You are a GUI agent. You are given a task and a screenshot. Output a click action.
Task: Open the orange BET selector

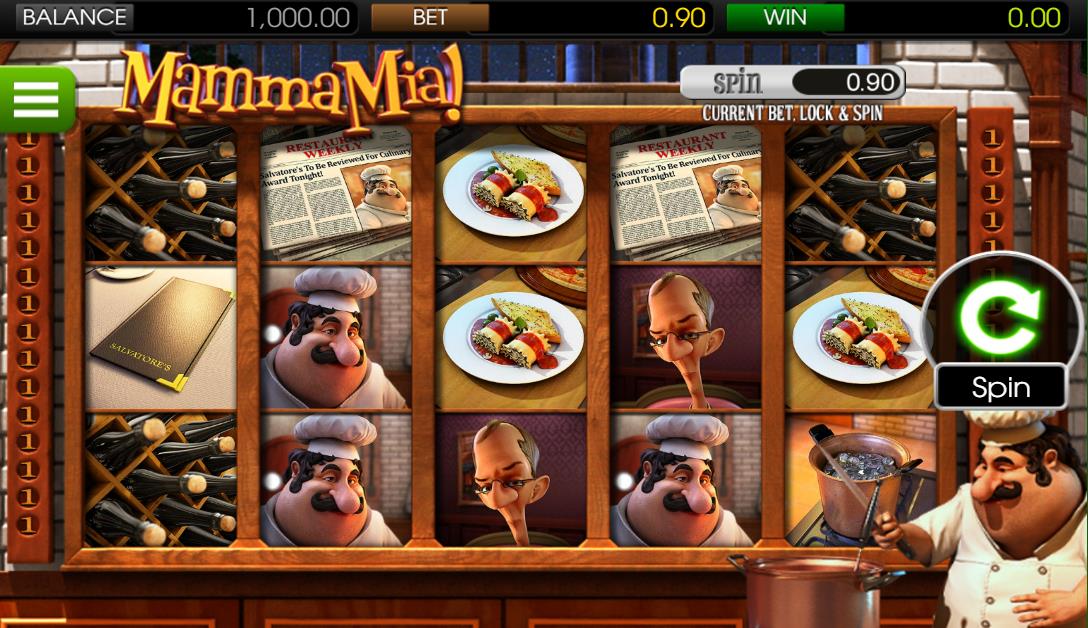pos(430,17)
